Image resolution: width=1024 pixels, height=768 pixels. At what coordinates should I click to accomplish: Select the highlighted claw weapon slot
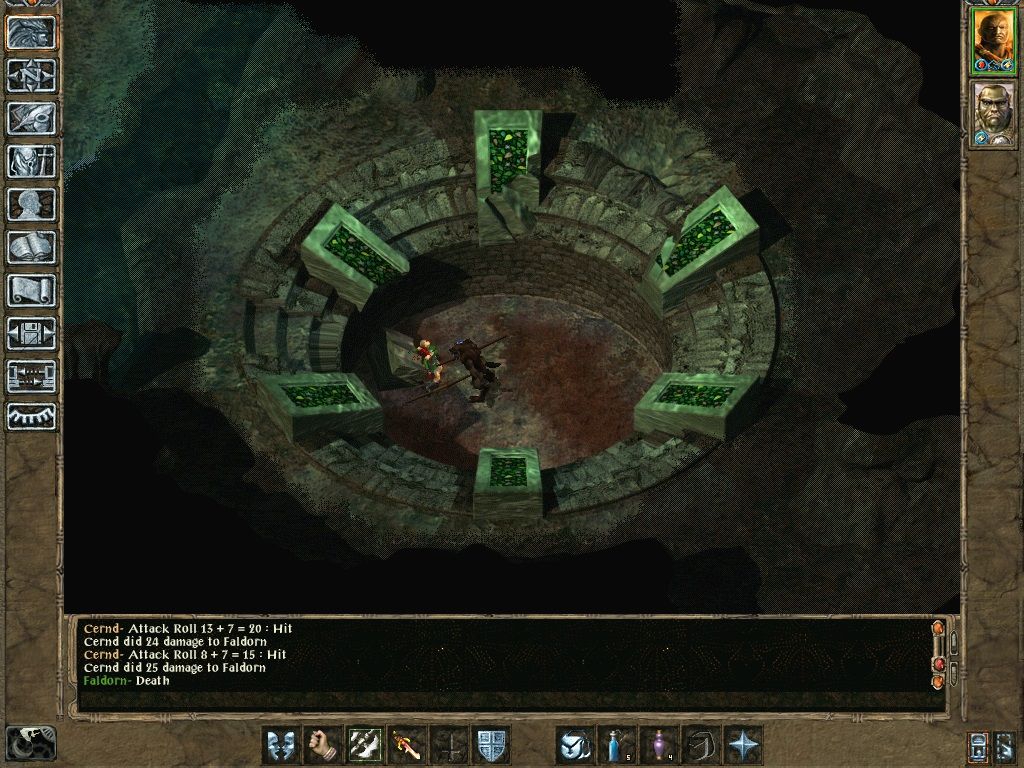364,745
